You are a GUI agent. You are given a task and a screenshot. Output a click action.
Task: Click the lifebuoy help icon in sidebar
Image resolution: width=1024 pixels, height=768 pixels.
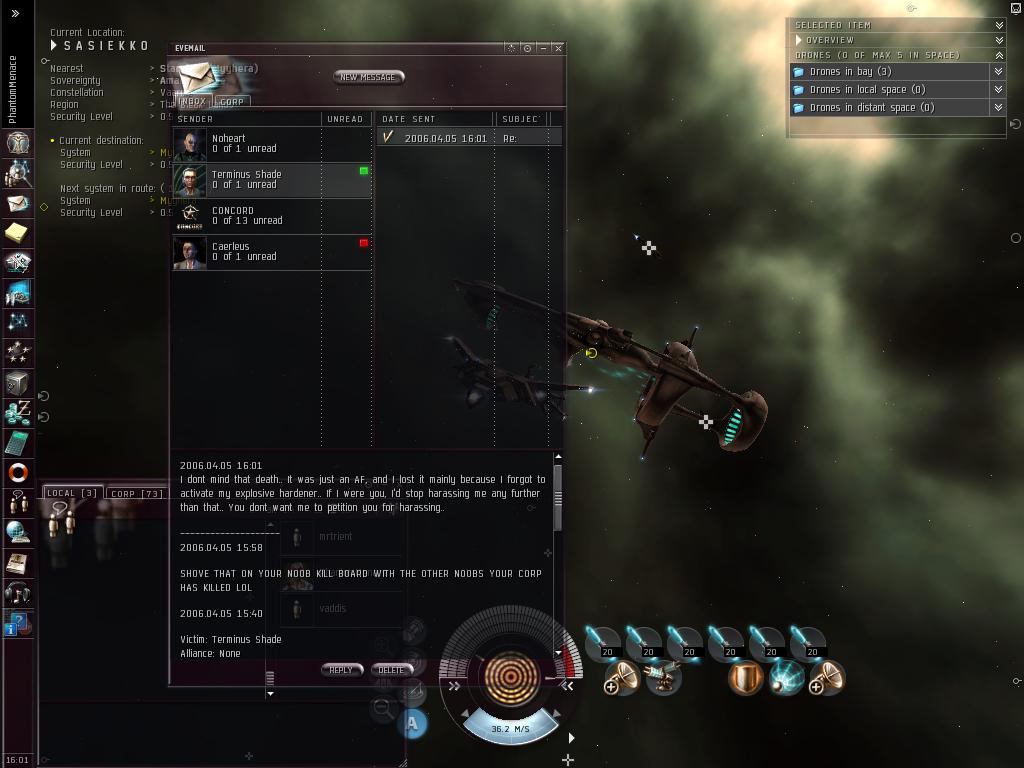click(x=18, y=472)
